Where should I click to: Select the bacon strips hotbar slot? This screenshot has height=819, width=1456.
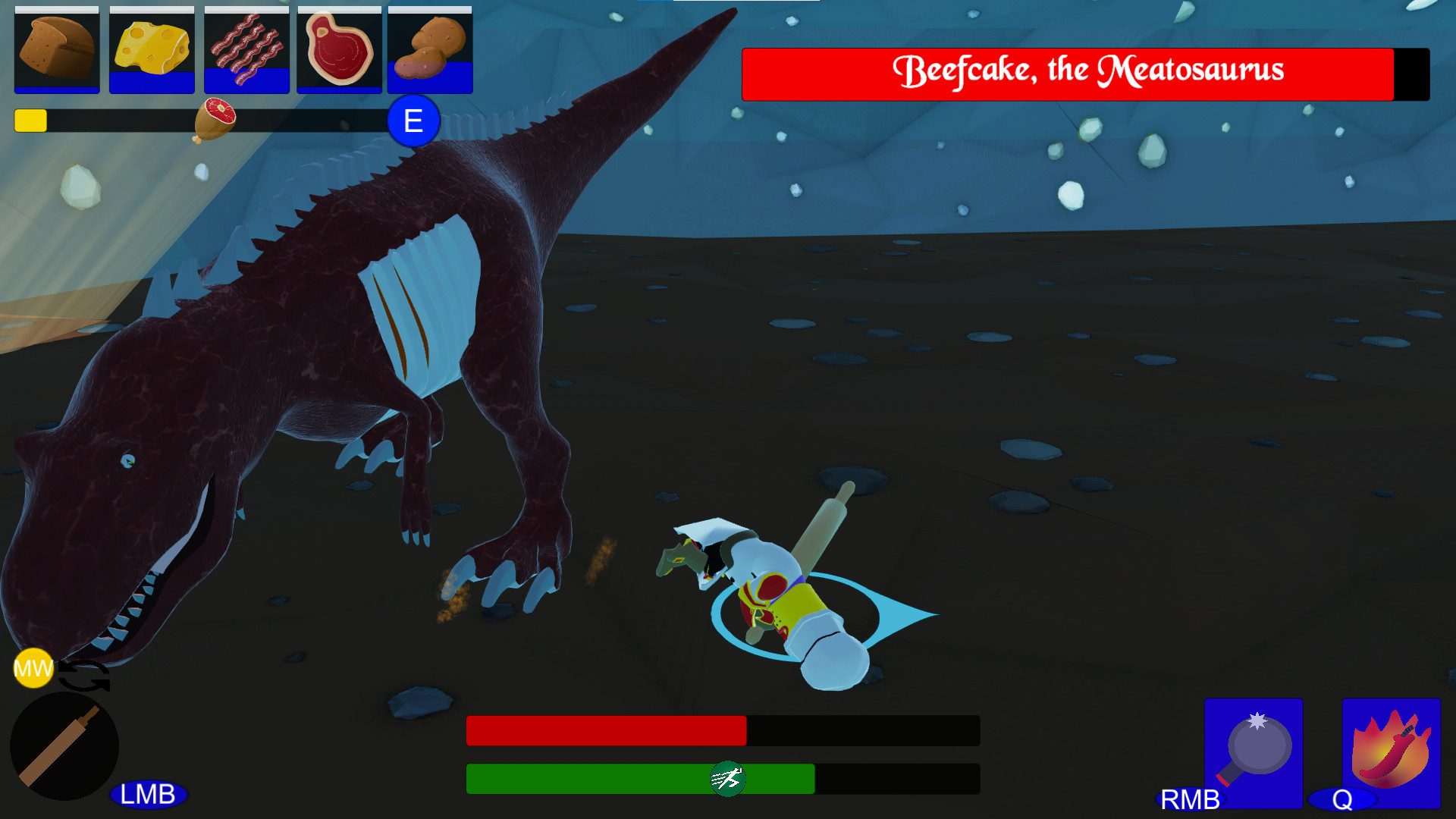point(246,49)
